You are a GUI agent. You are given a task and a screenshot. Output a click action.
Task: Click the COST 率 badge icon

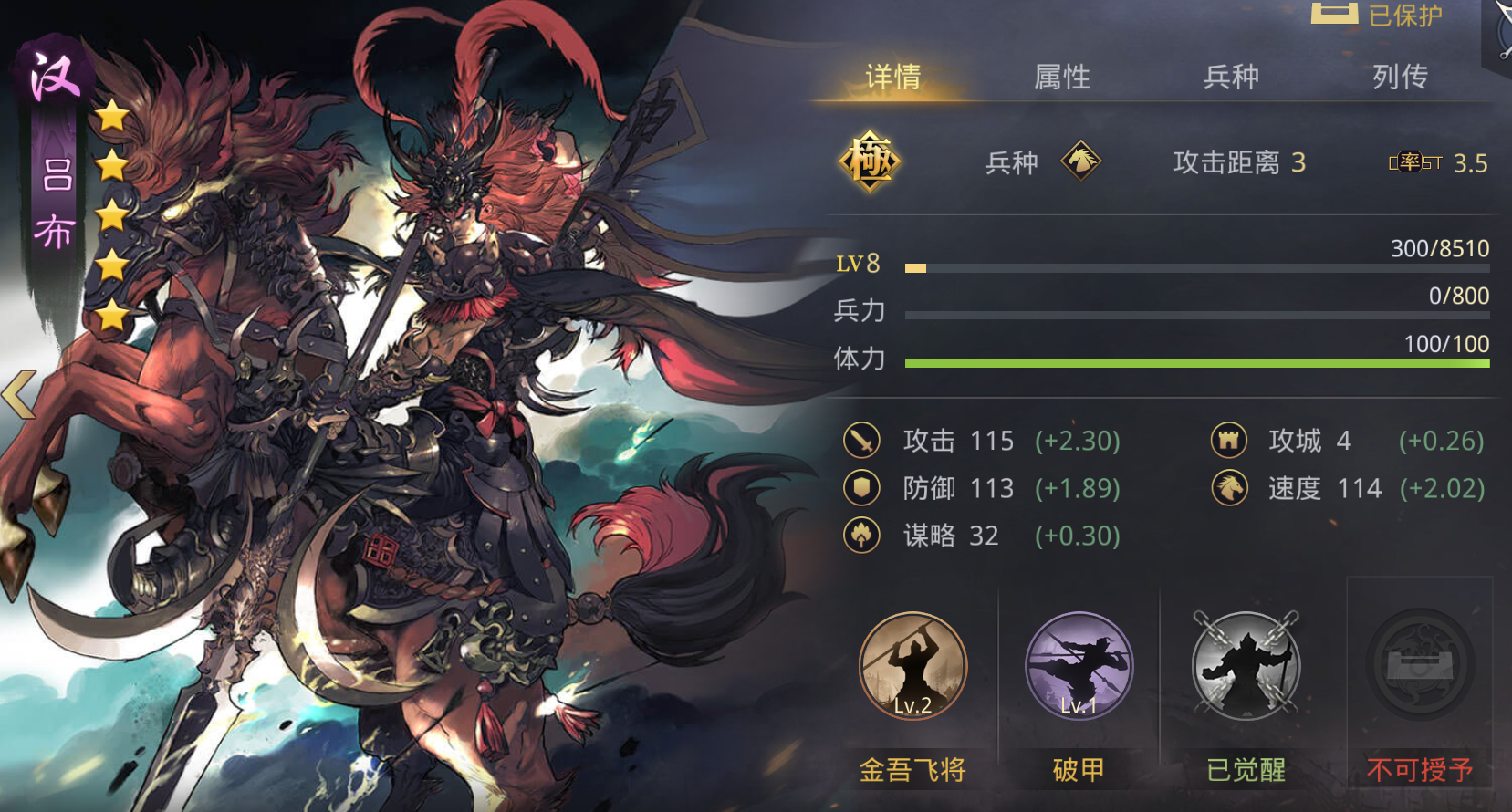tap(1412, 161)
